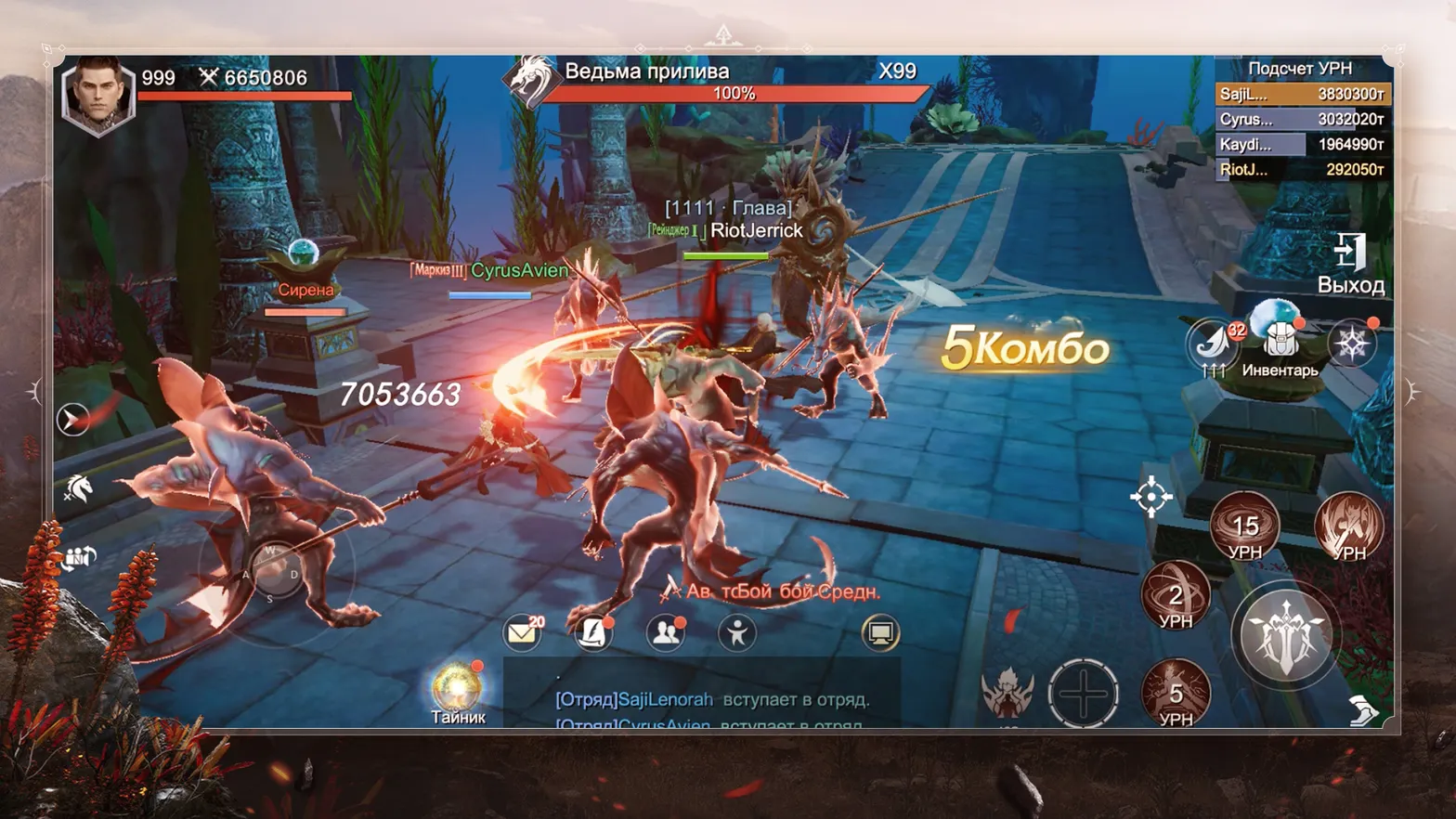This screenshot has height=819, width=1456.
Task: Click the Ведьма прилива boss health bar
Action: pyautogui.click(x=734, y=93)
